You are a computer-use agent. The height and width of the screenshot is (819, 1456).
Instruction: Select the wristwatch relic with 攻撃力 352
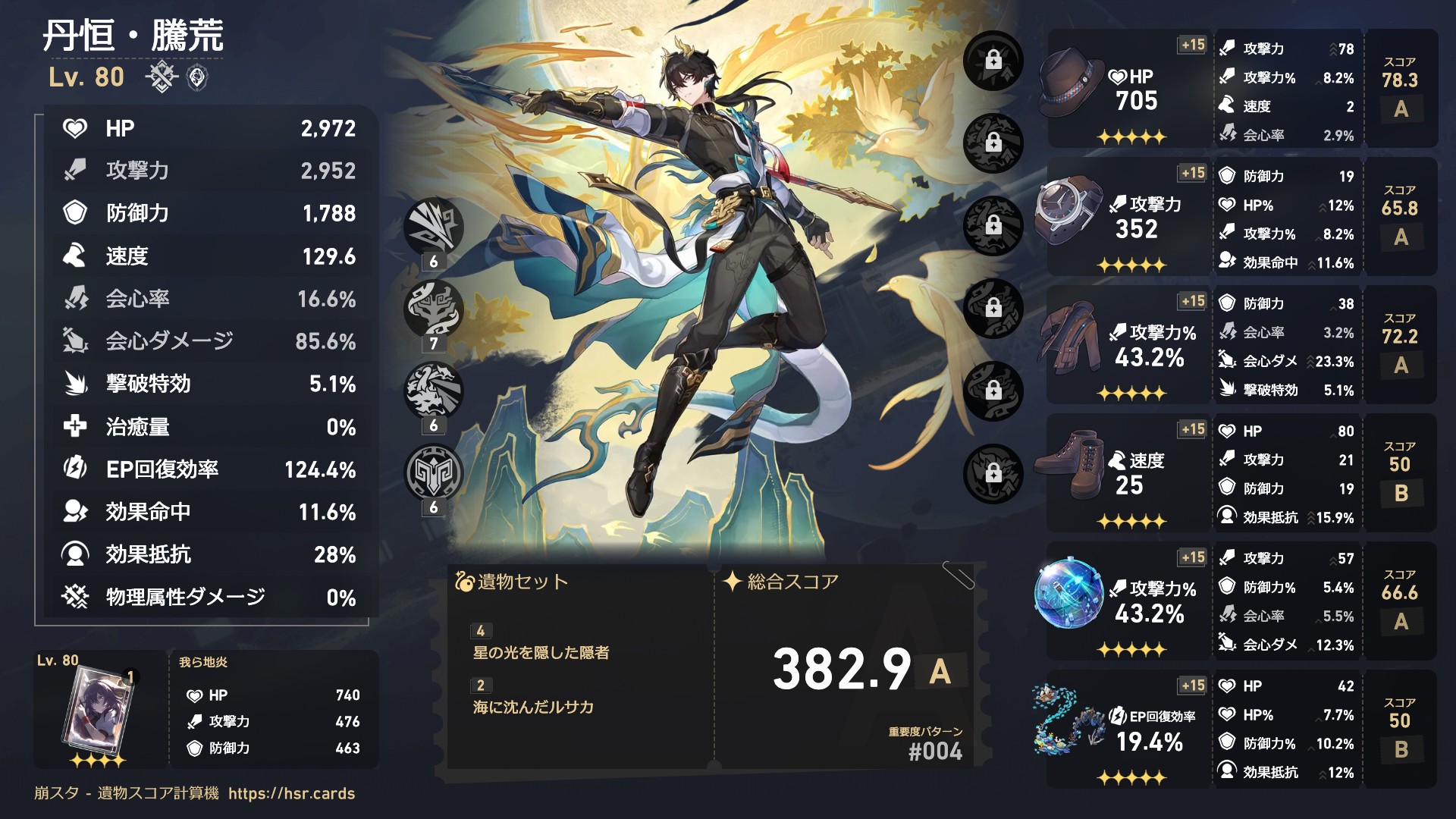point(1069,211)
